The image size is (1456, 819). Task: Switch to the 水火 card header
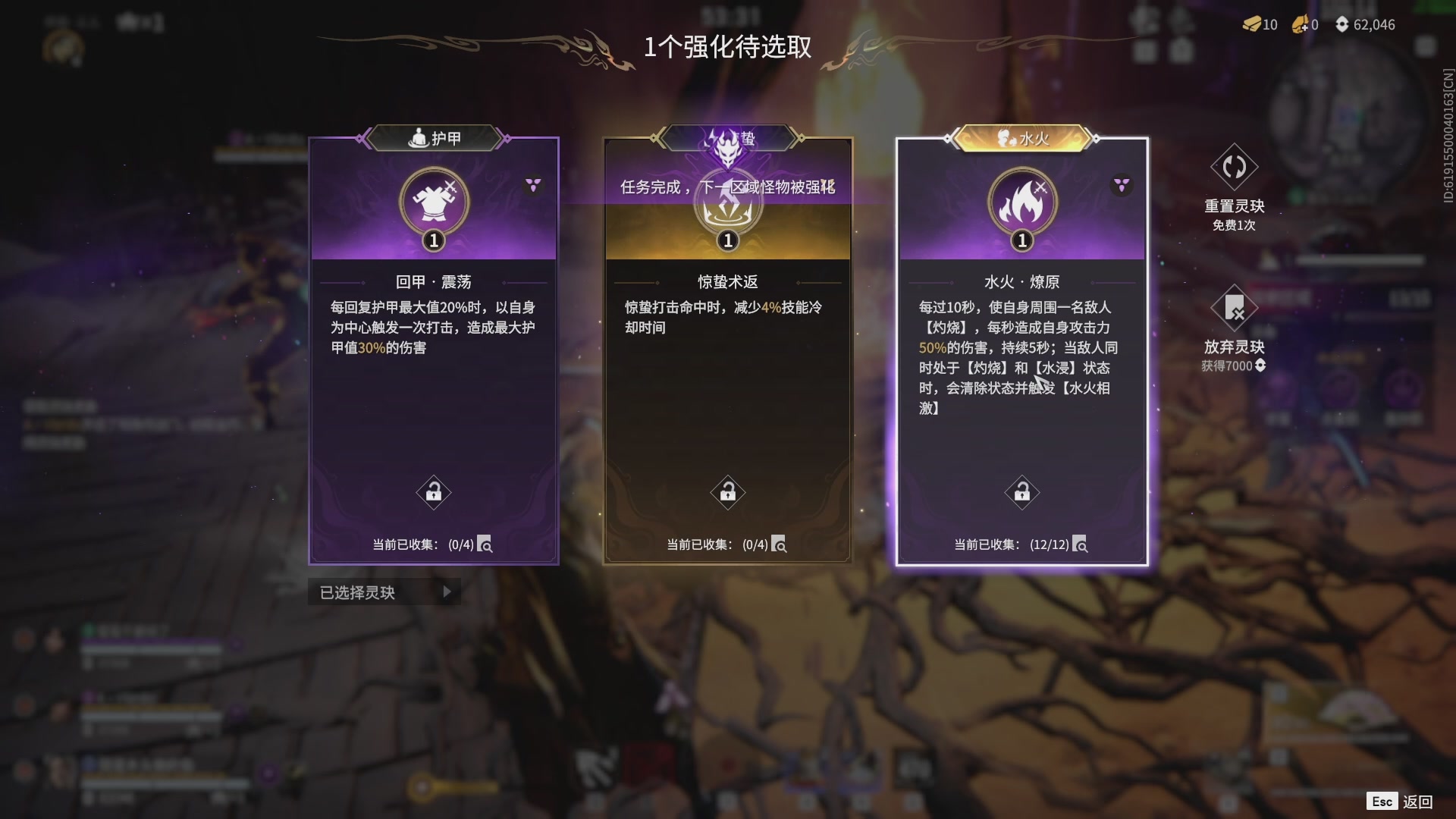(x=1021, y=137)
